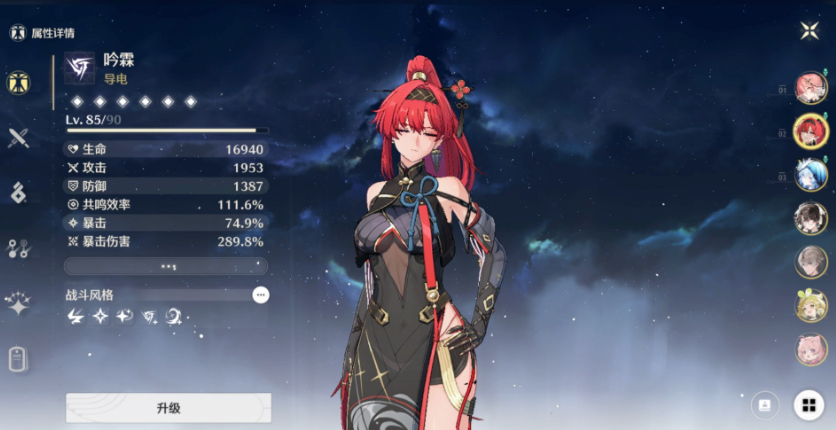This screenshot has height=430, width=836.
Task: Open the four-square grid character list button
Action: point(808,405)
